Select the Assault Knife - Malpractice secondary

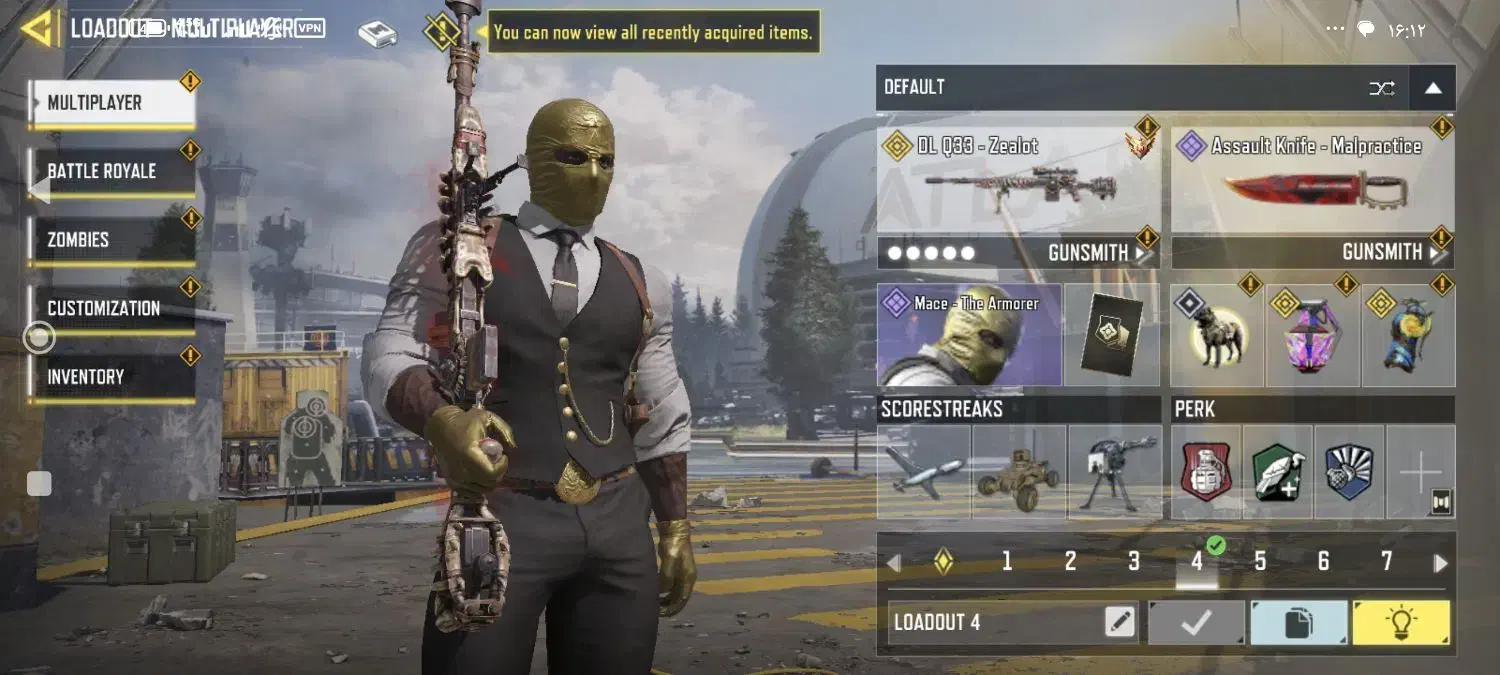pyautogui.click(x=1312, y=181)
